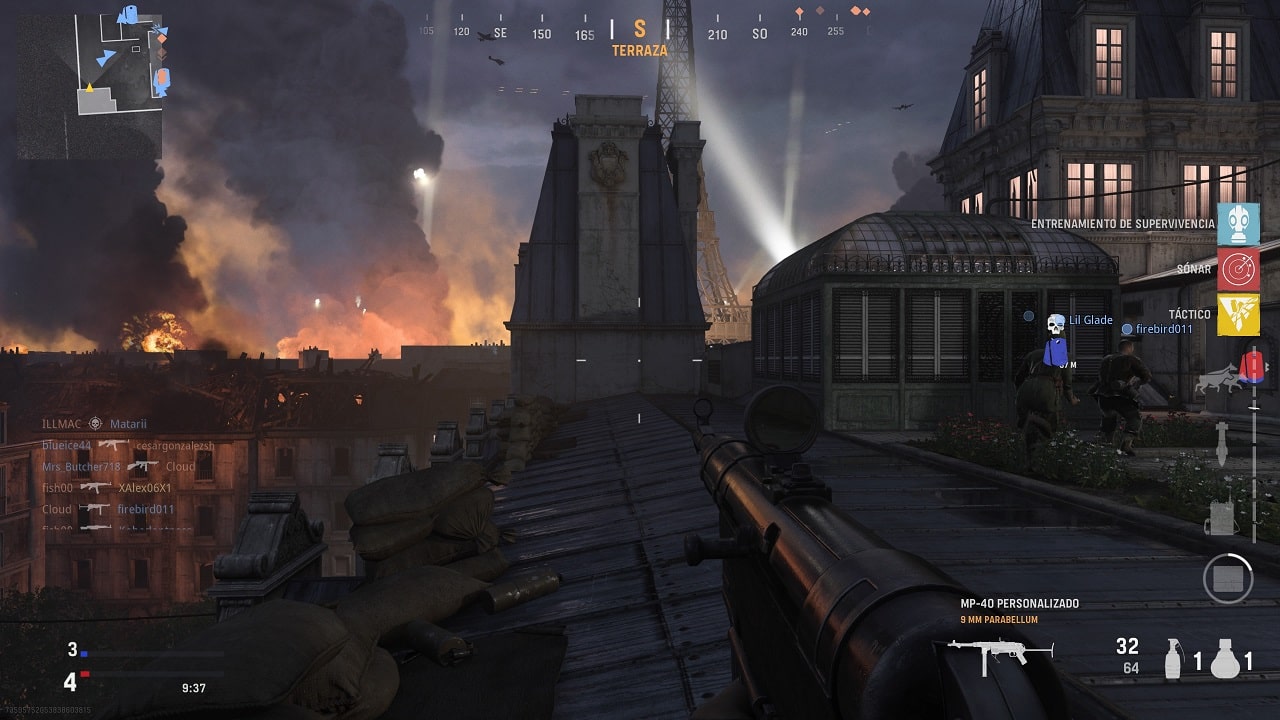Click the firebird011 teammate nameplate
The width and height of the screenshot is (1280, 720).
1164,329
